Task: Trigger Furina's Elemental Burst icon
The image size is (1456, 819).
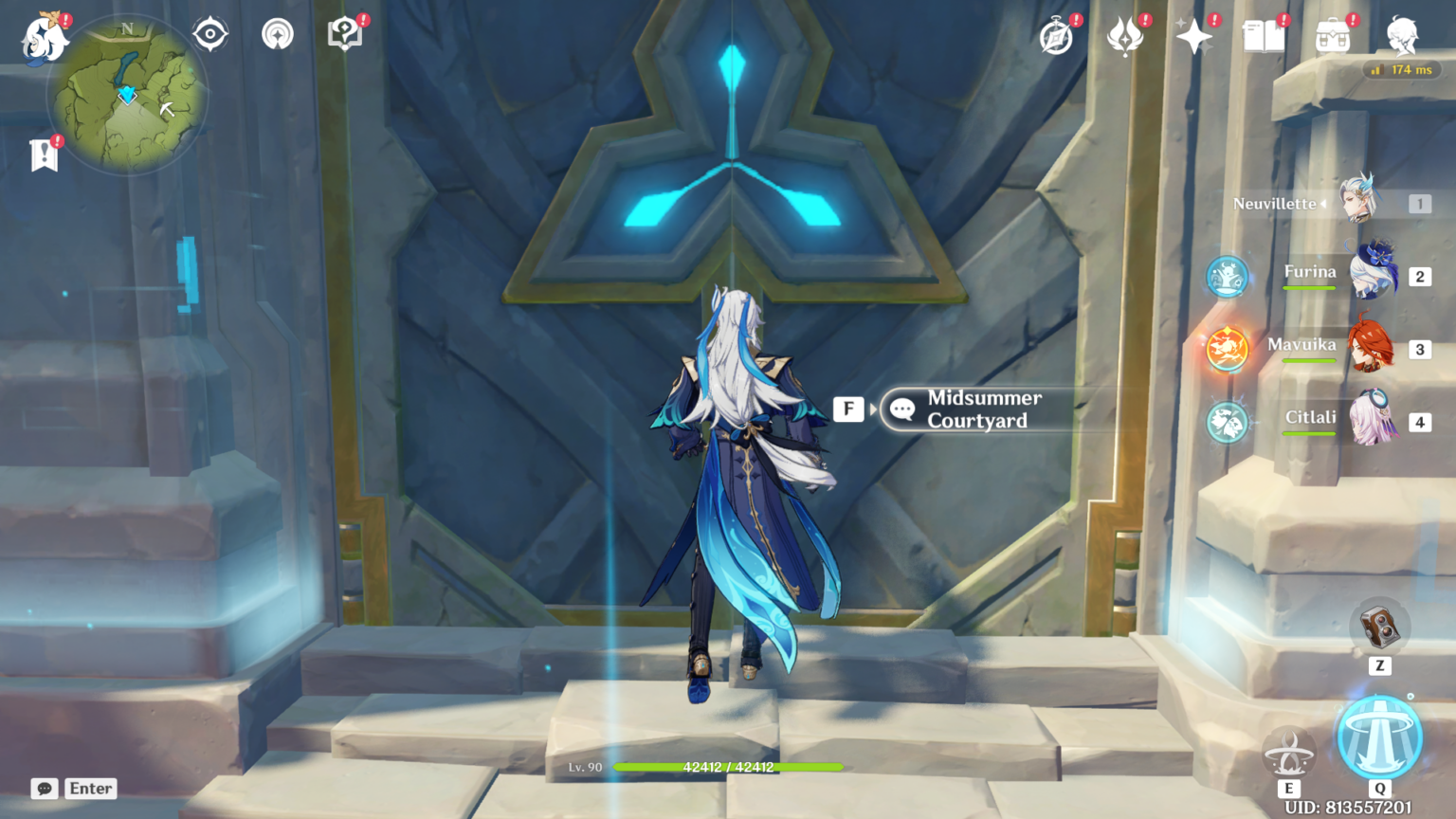Action: pos(1227,278)
